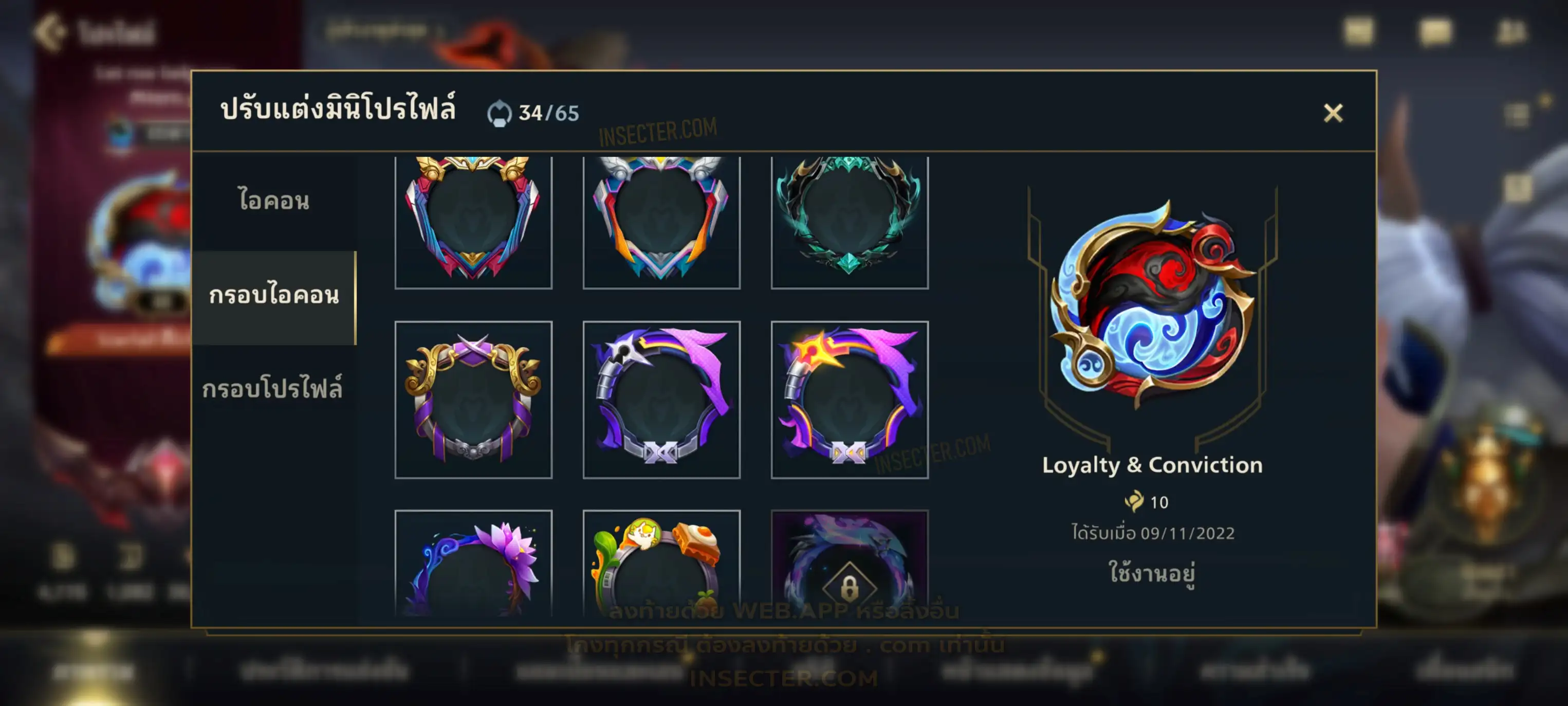Click the Loyalty & Conviction frame preview

pos(1152,304)
